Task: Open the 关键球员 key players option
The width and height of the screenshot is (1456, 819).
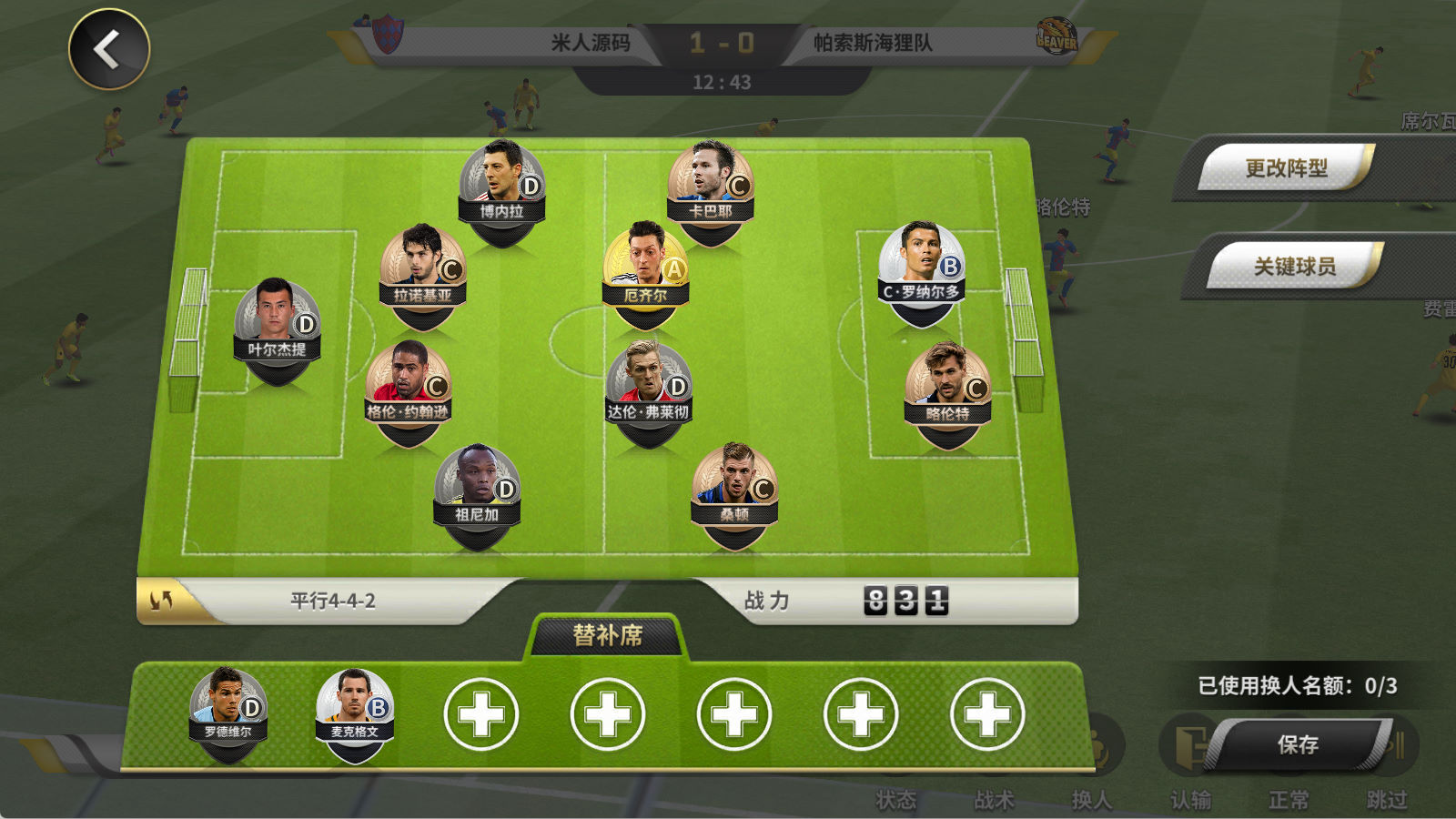Action: pyautogui.click(x=1294, y=266)
